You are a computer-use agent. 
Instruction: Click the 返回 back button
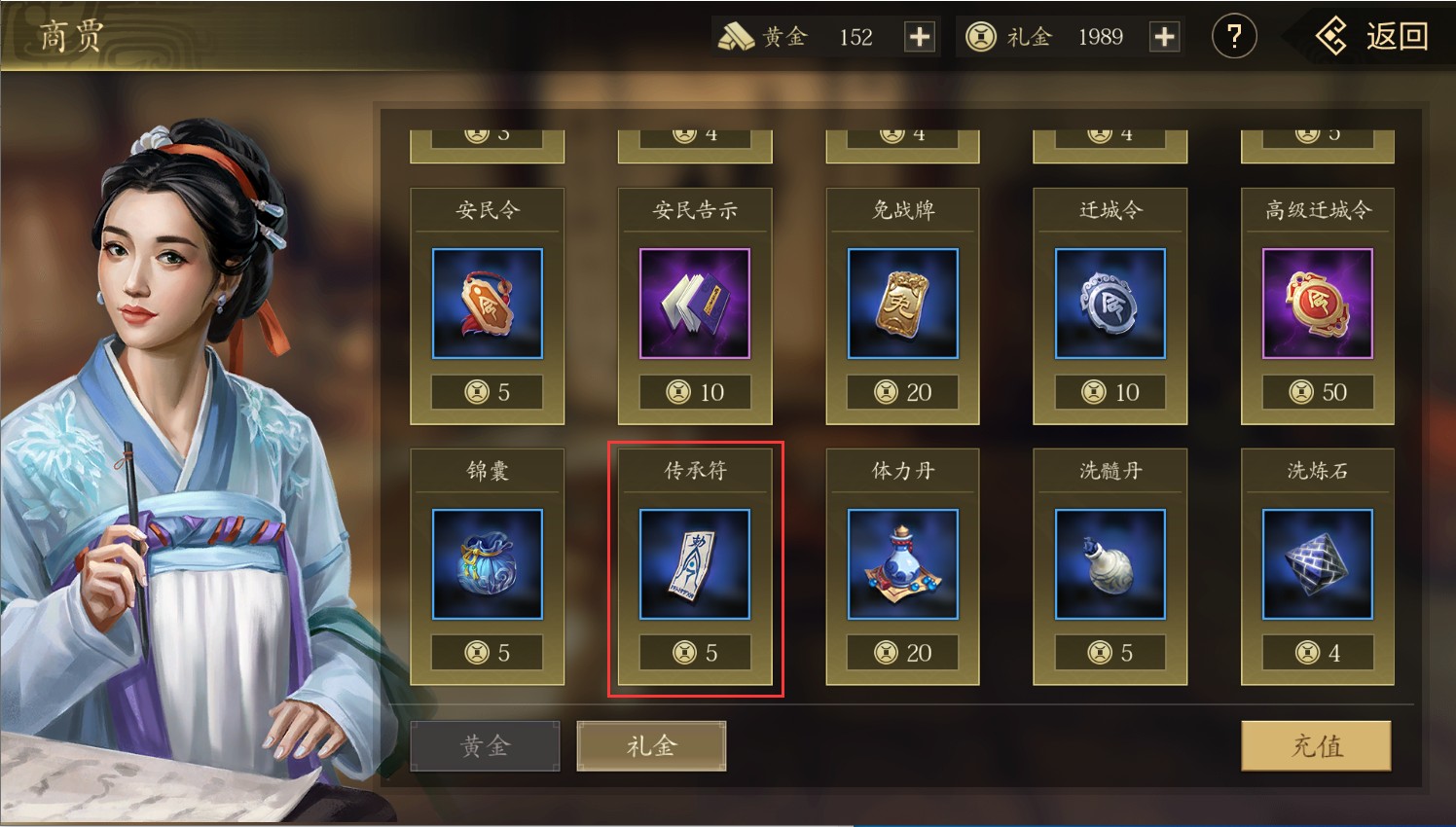coord(1372,37)
